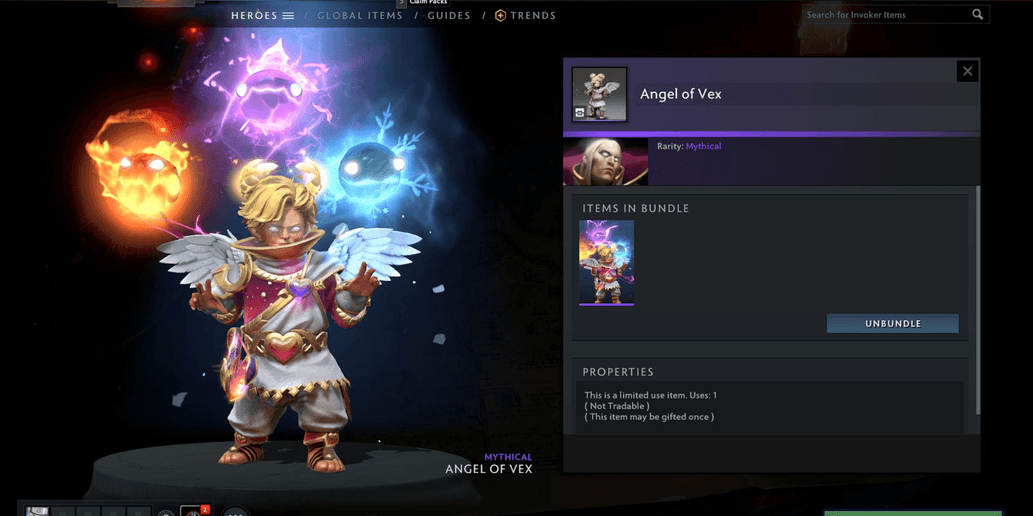Click the Invoker hero portrait
The height and width of the screenshot is (516, 1033).
606,162
